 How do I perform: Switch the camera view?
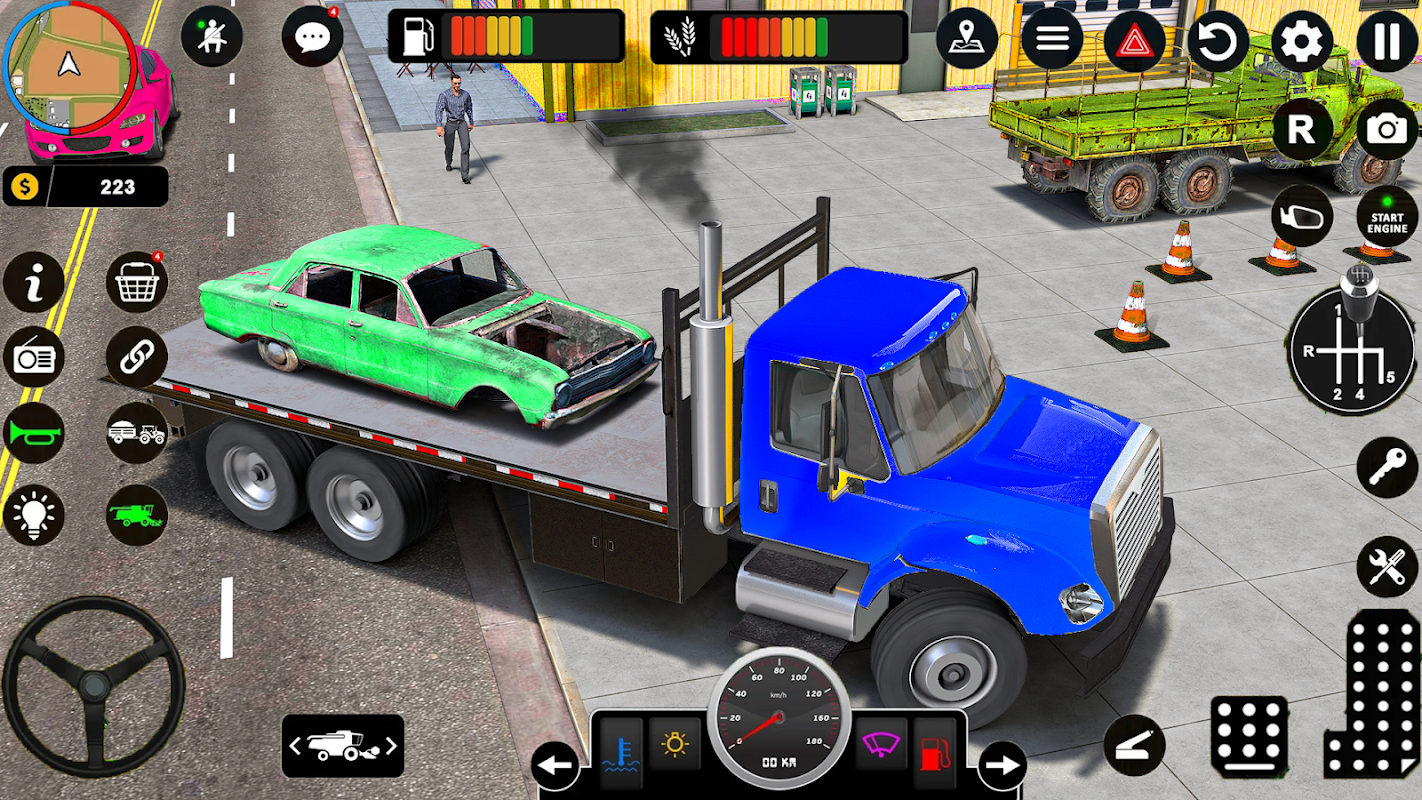point(1387,130)
